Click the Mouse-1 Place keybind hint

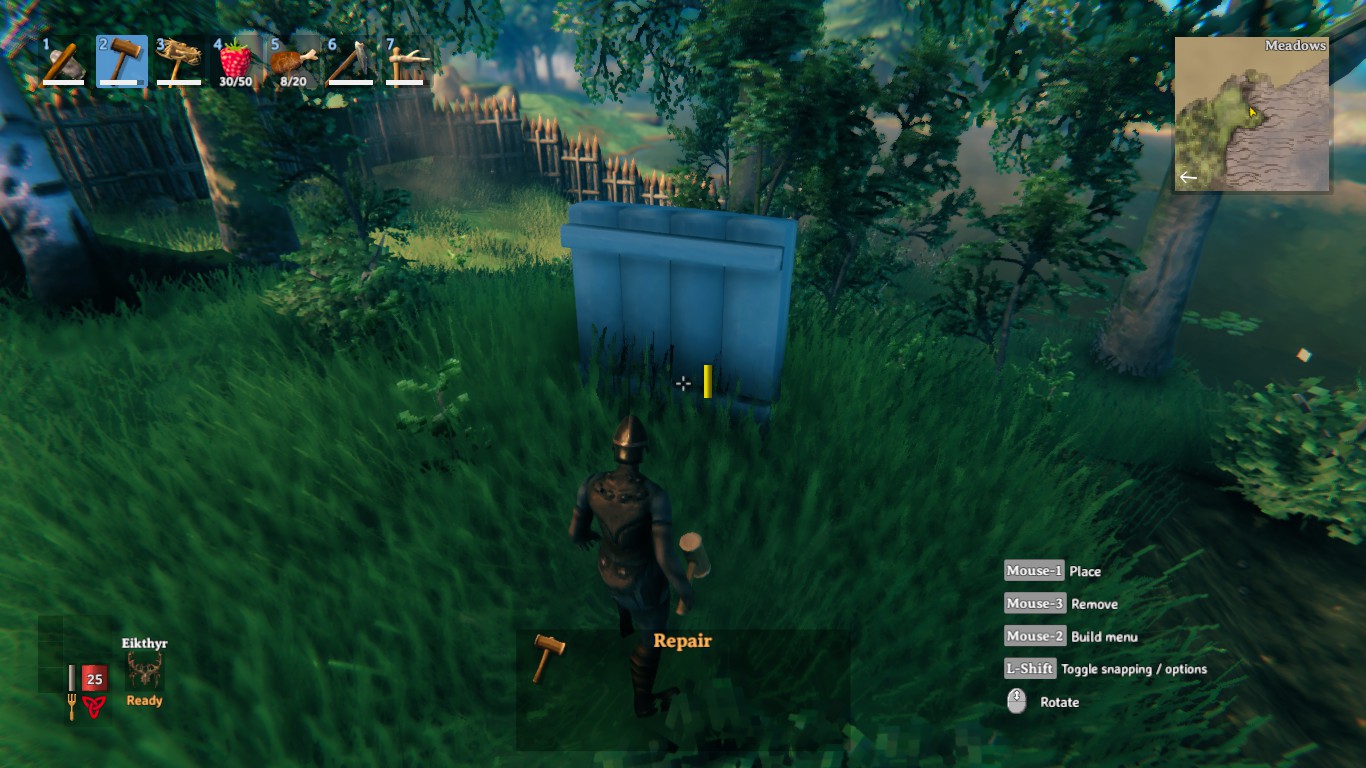click(x=1034, y=570)
